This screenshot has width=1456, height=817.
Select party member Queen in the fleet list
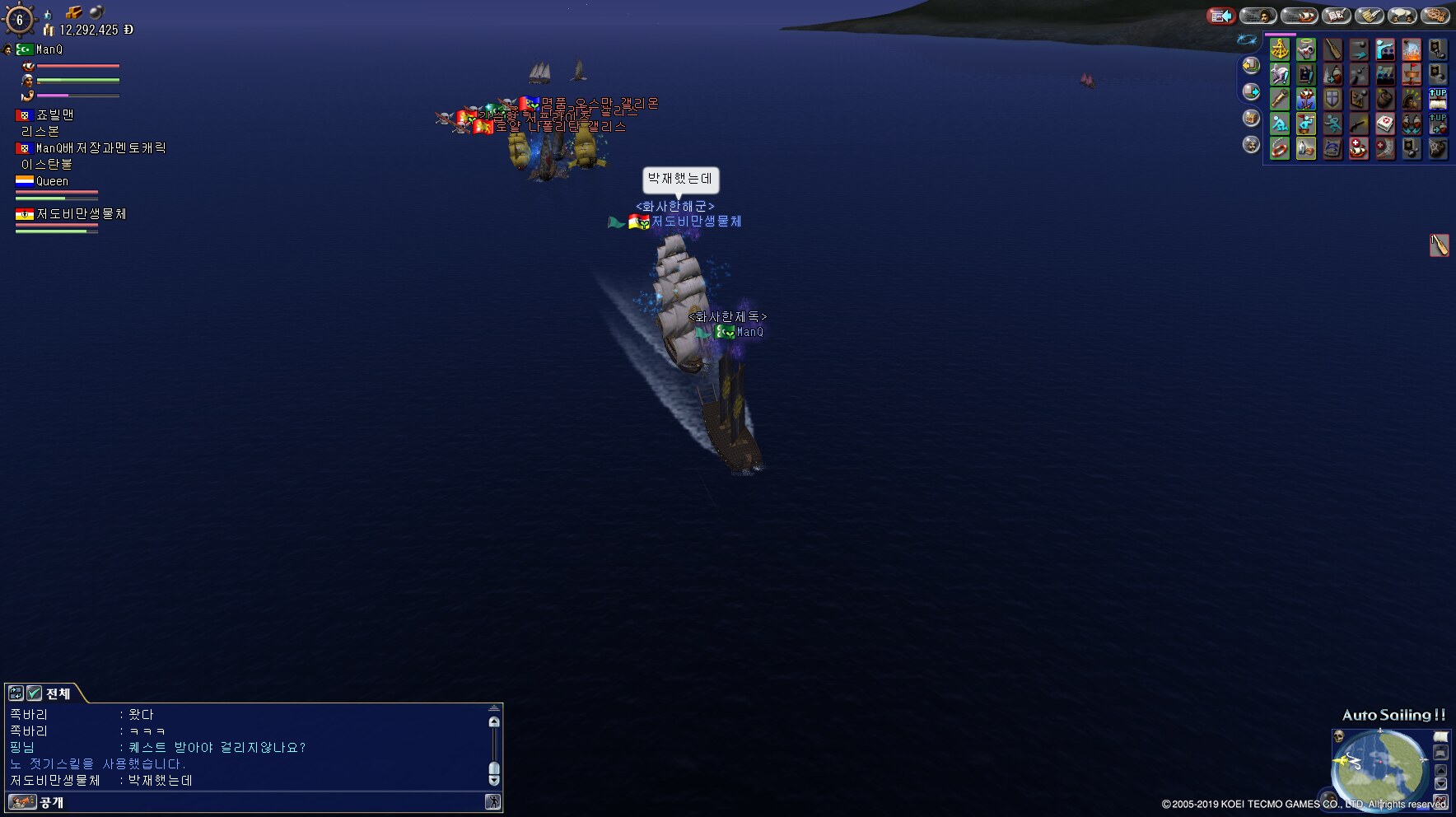click(52, 181)
